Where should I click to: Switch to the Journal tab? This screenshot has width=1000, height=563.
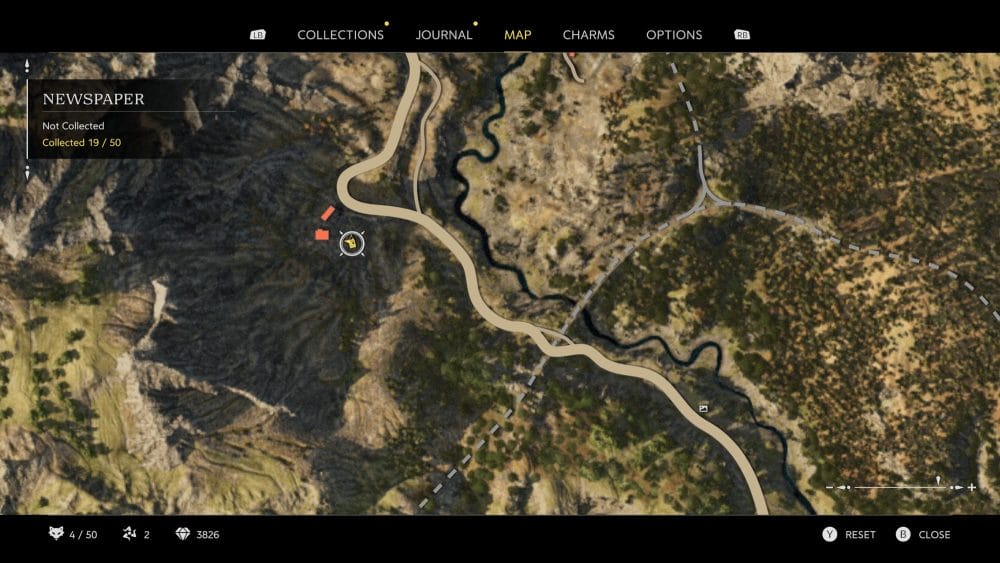point(444,35)
